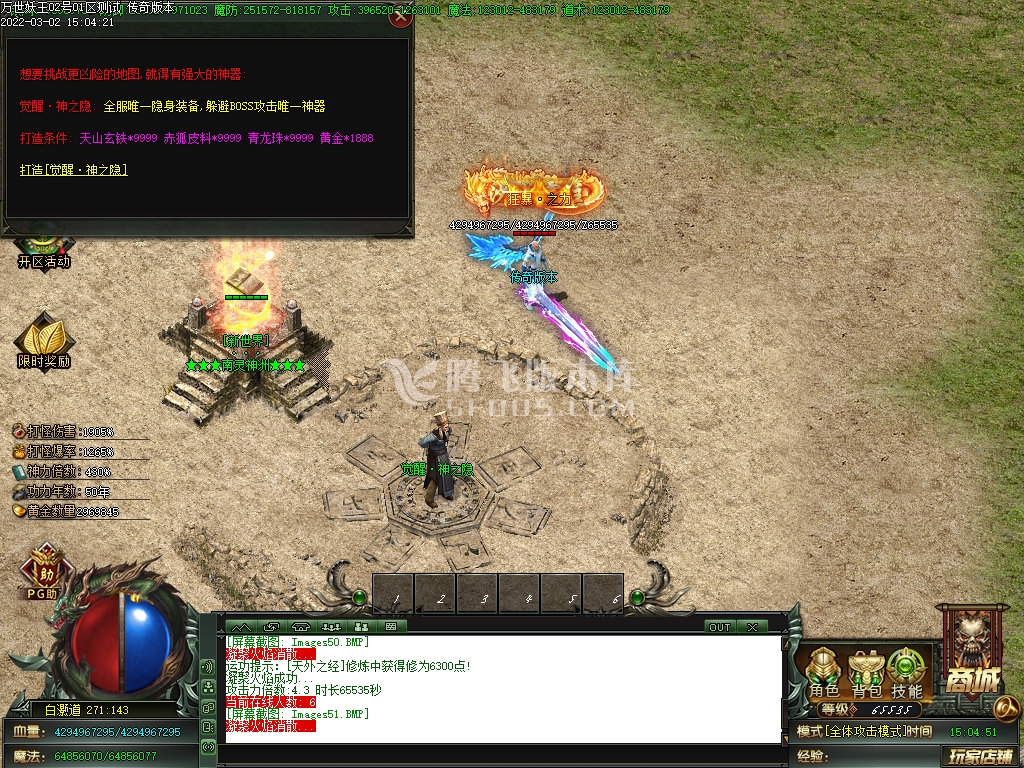Close the NPC dialogue panel
This screenshot has width=1024, height=768.
tap(400, 16)
